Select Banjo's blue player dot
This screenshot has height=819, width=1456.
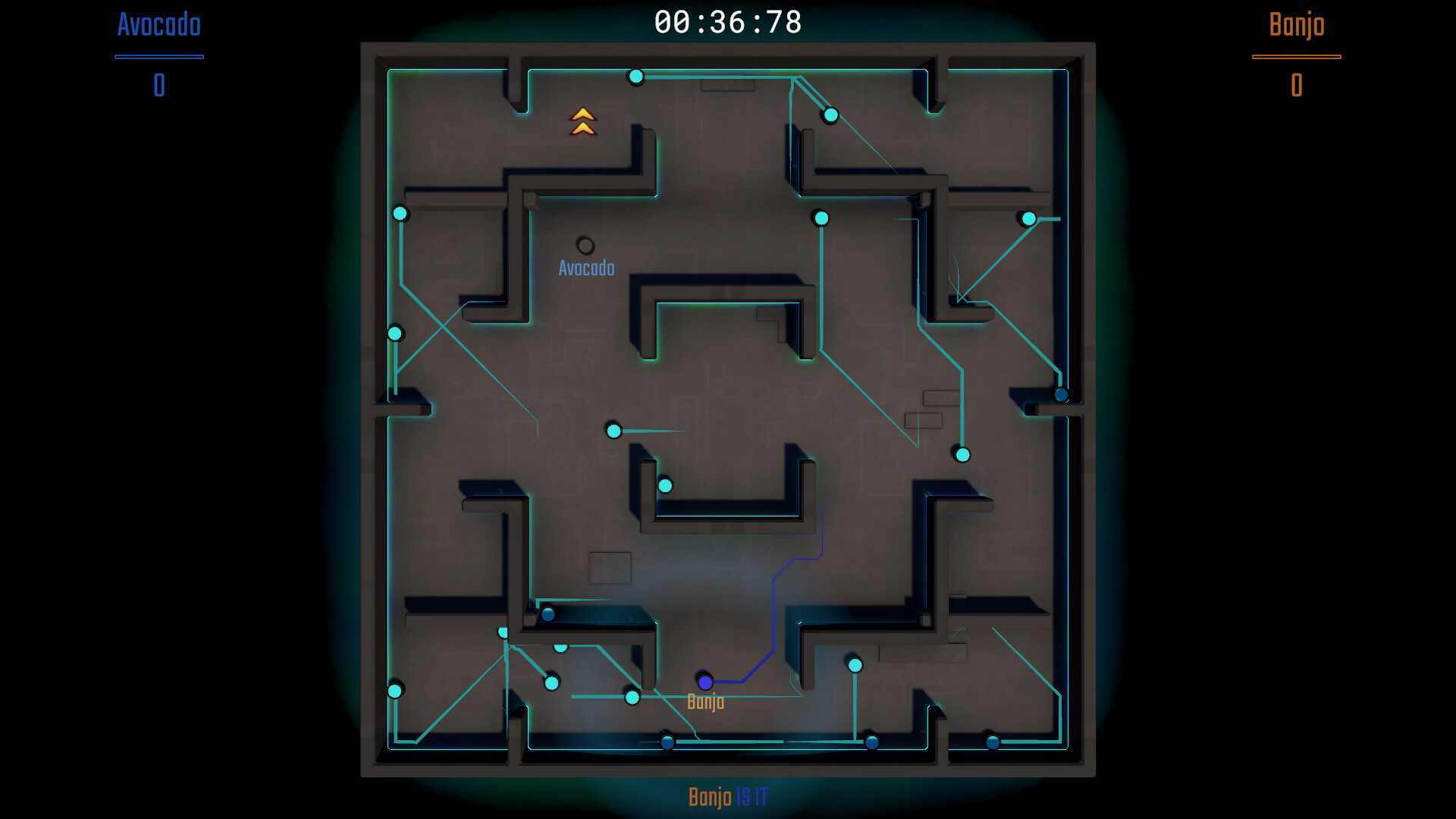(x=707, y=682)
